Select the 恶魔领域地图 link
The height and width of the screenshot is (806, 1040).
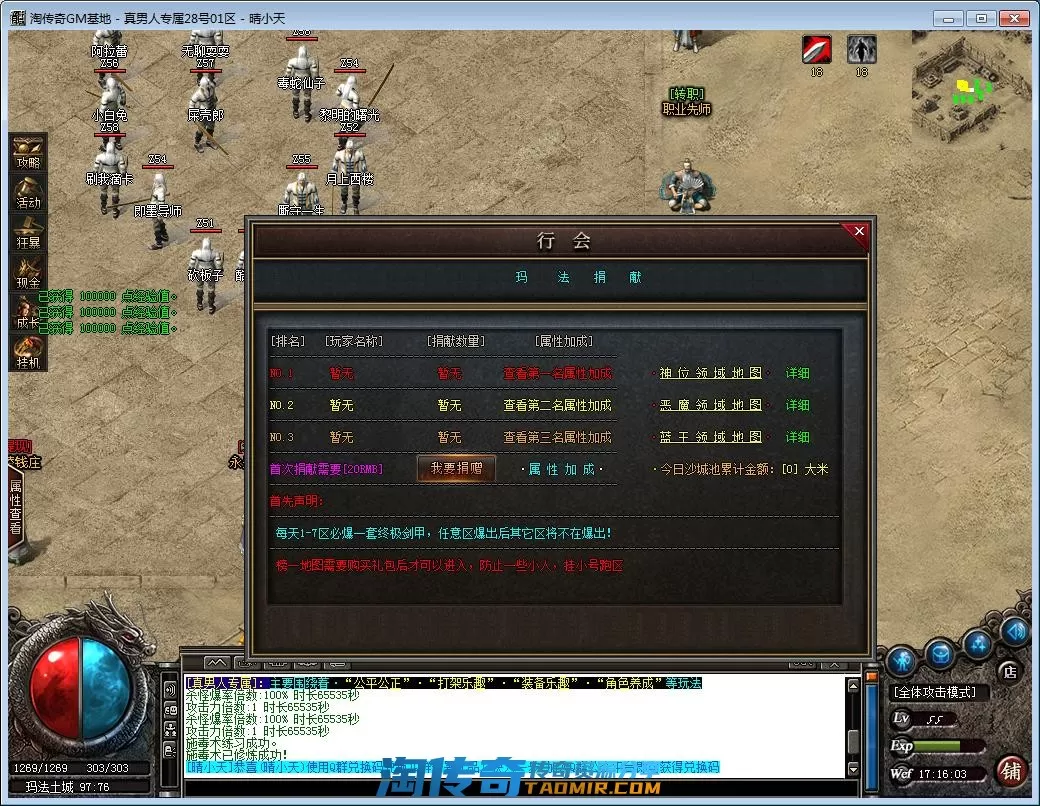click(711, 406)
